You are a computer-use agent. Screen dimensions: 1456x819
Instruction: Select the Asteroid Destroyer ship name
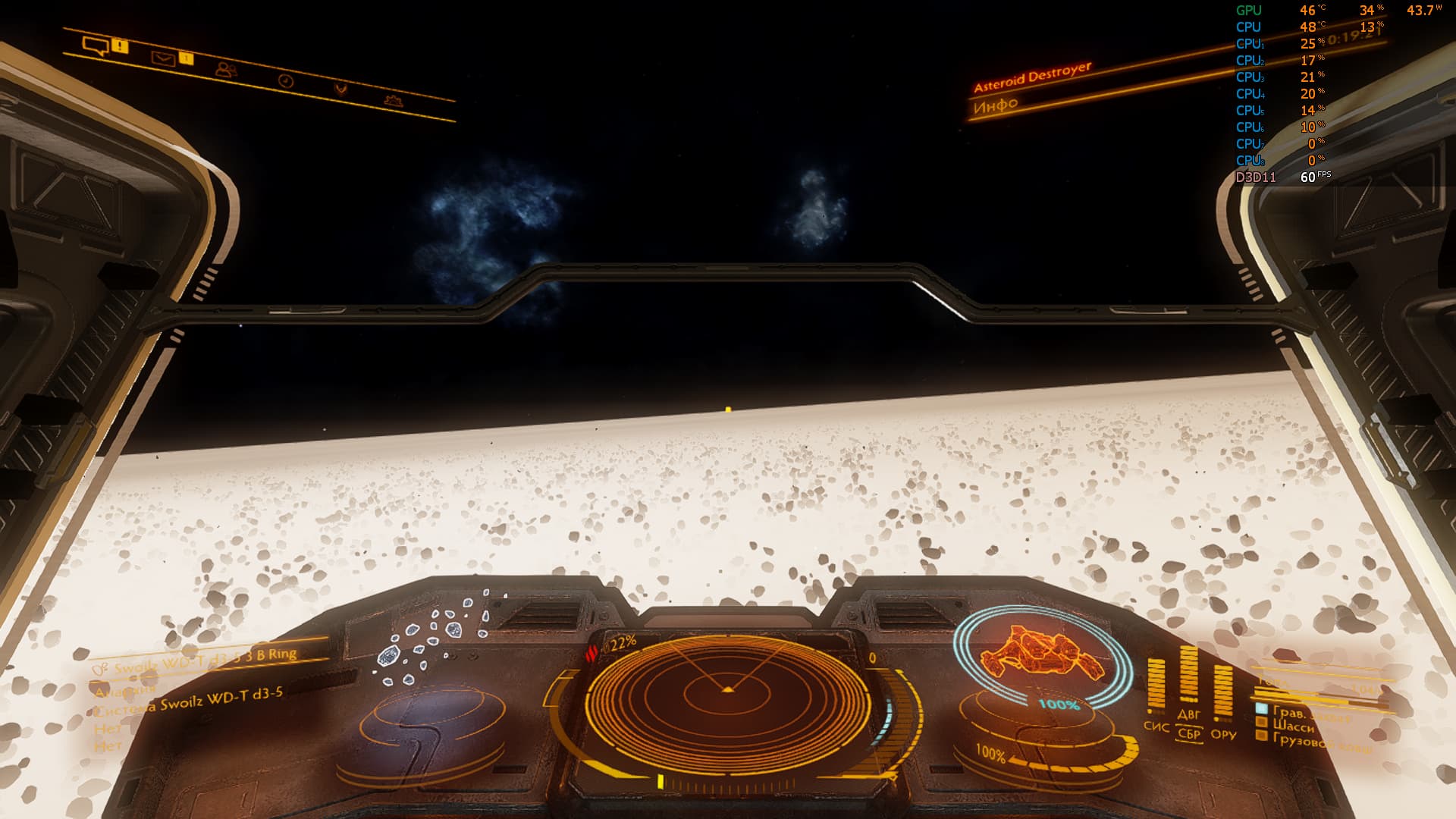(x=1032, y=77)
